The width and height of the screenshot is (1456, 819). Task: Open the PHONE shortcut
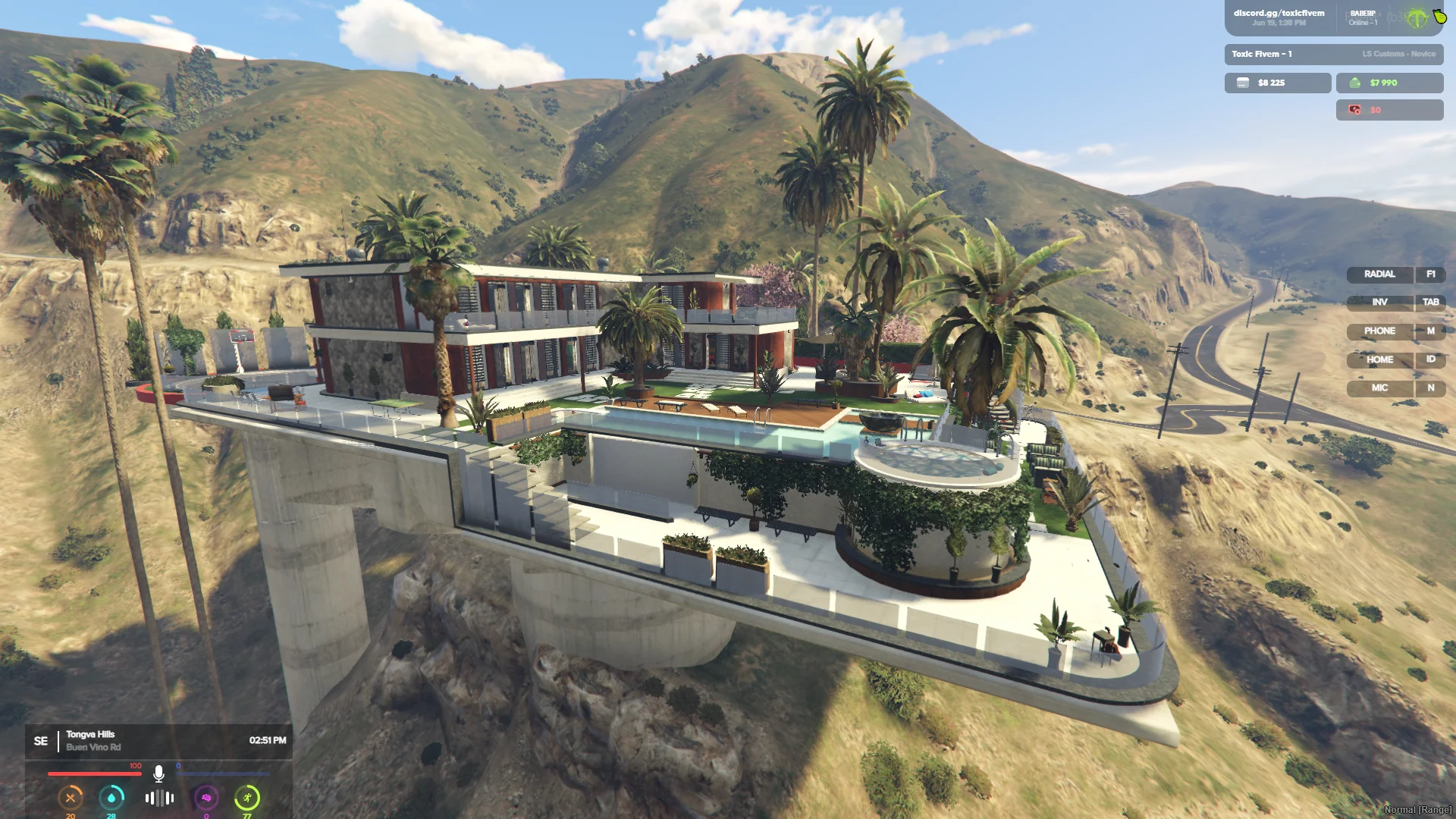point(1379,331)
